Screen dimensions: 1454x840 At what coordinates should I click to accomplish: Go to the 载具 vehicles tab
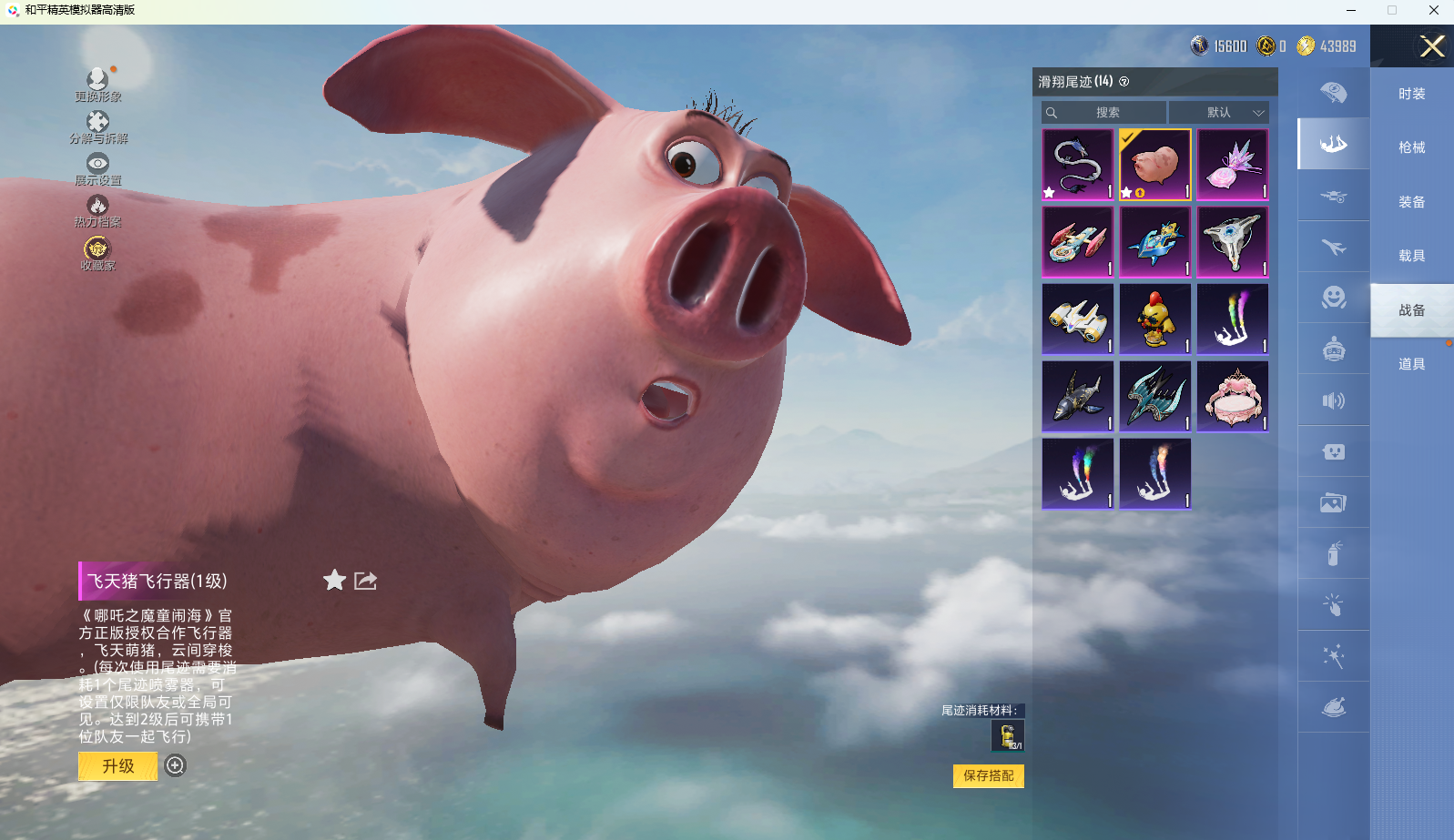[1411, 256]
